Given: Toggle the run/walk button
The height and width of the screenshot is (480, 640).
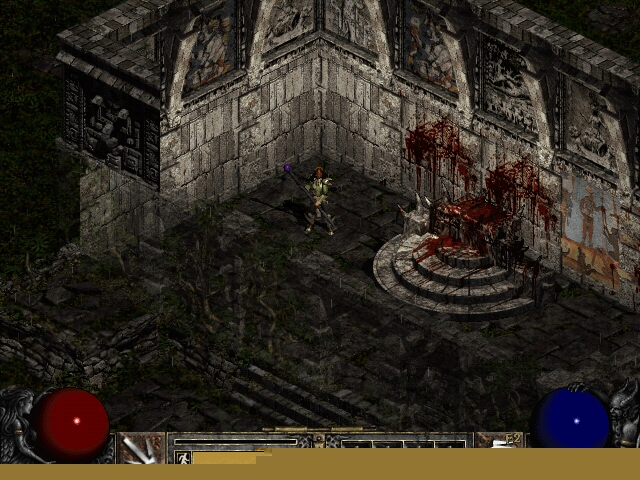Looking at the screenshot, I should coord(183,457).
